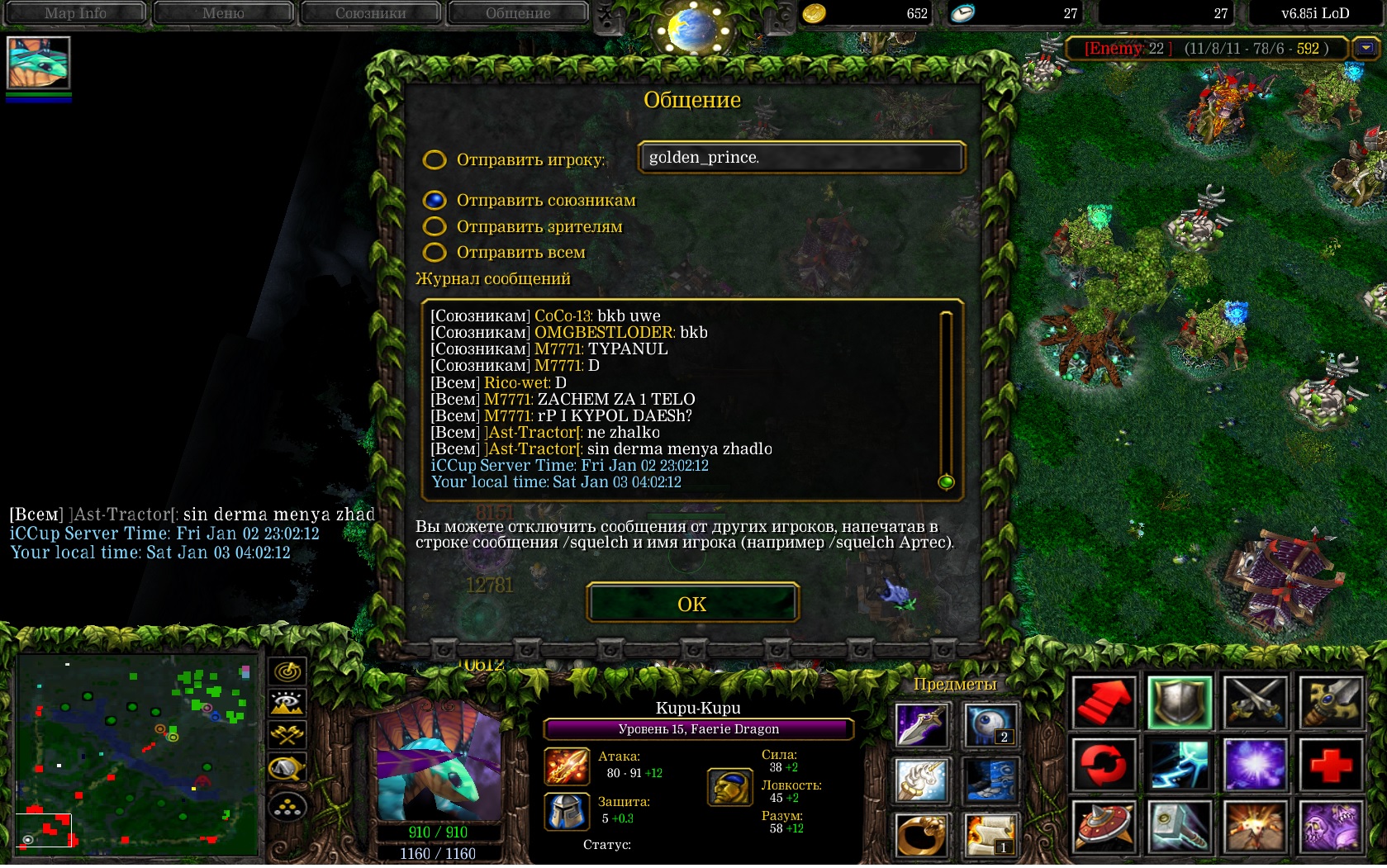Select the dagger item in inventory
1387x868 pixels.
click(x=921, y=725)
